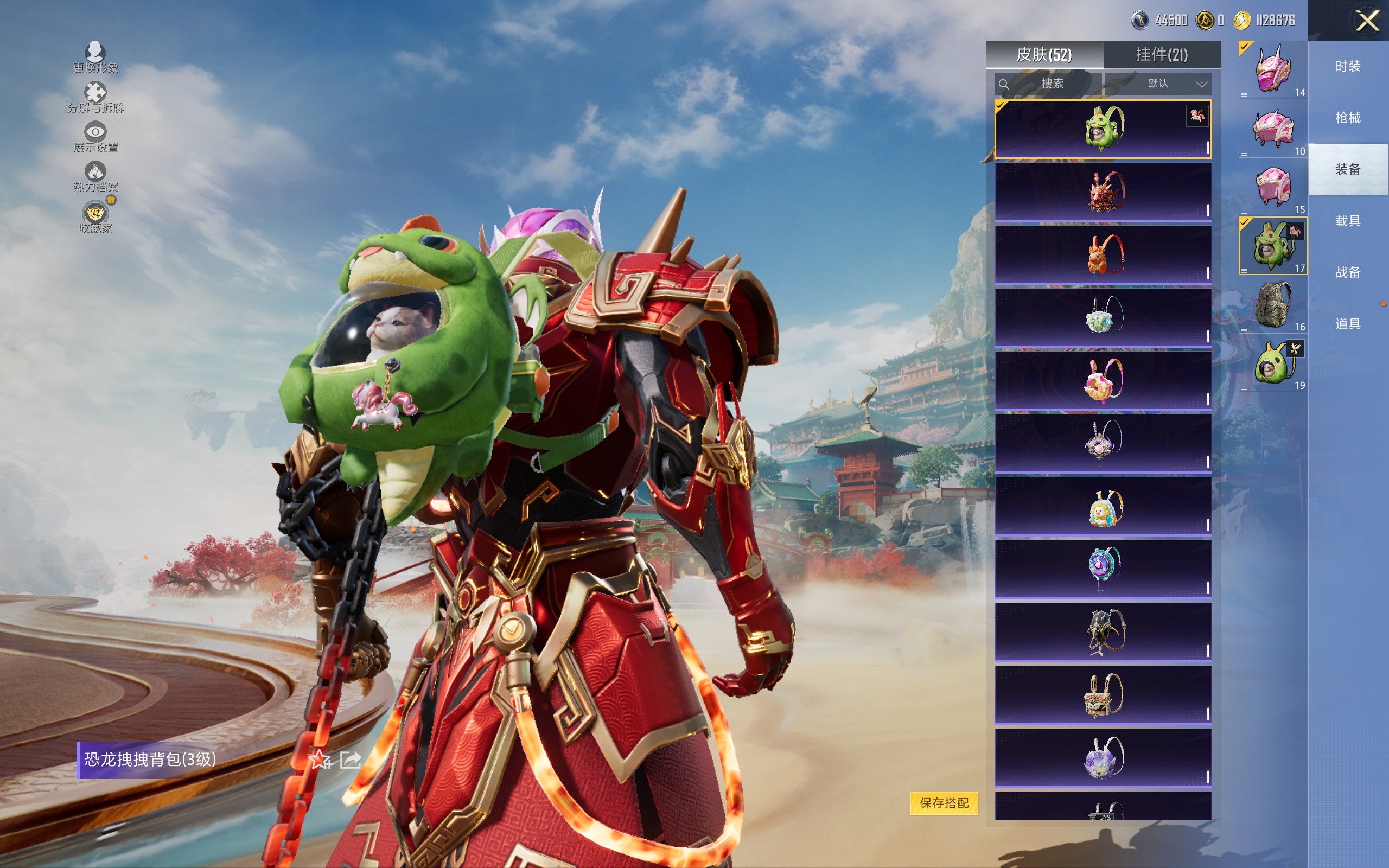Select the red dragon backpack skin
The width and height of the screenshot is (1389, 868).
(1103, 192)
